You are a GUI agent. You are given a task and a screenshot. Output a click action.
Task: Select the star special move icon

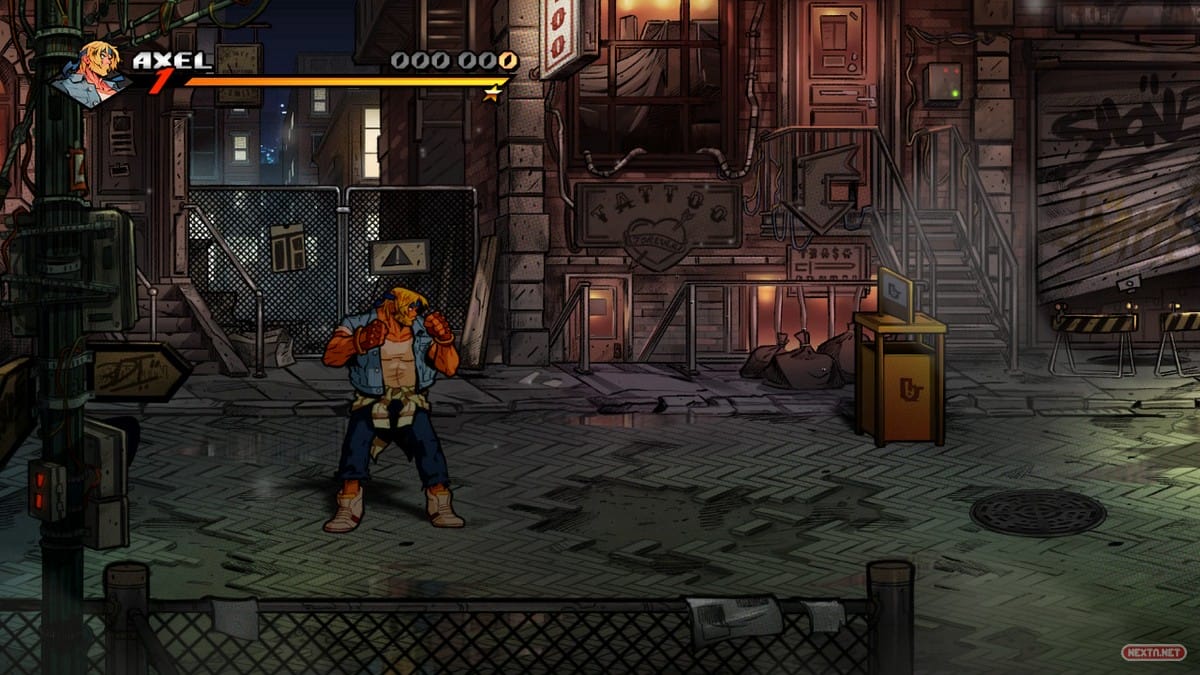491,94
